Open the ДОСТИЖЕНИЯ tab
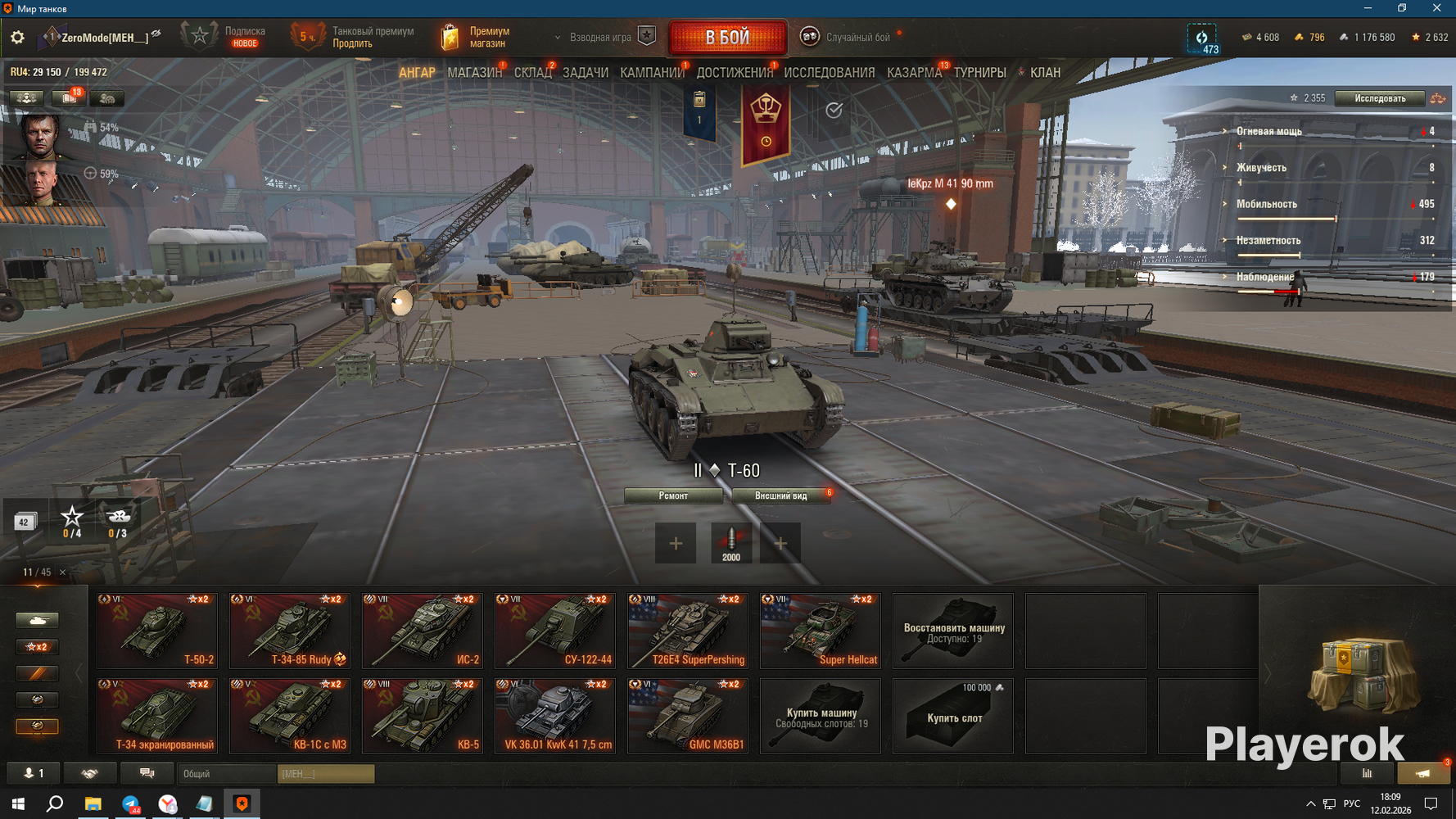 pyautogui.click(x=735, y=73)
